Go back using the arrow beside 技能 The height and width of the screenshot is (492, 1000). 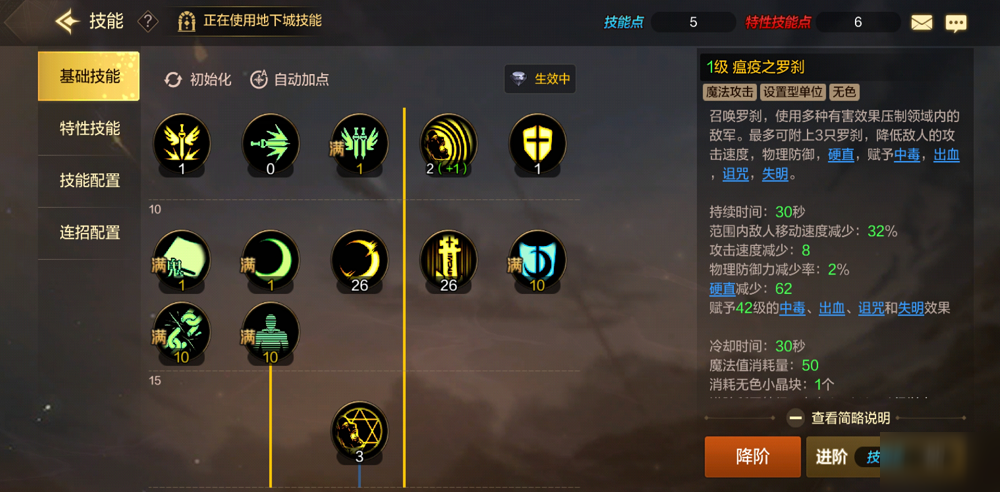click(x=67, y=21)
